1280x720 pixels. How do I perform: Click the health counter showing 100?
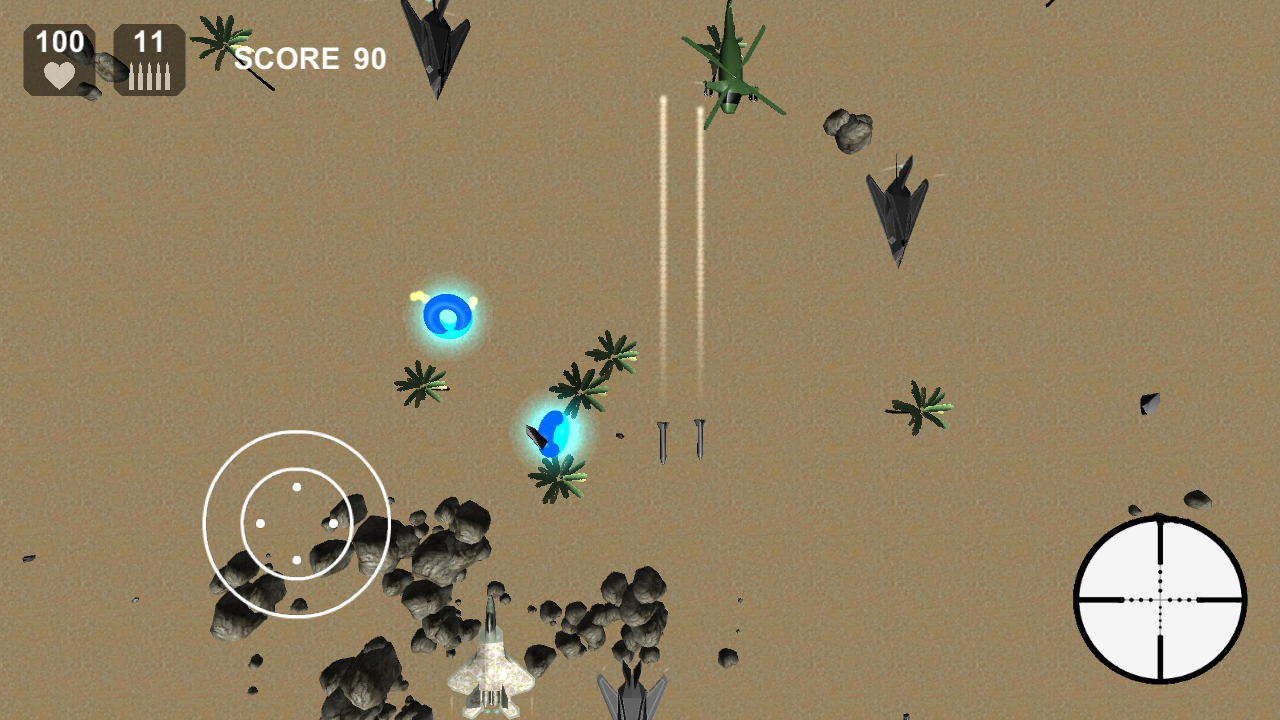coord(59,42)
